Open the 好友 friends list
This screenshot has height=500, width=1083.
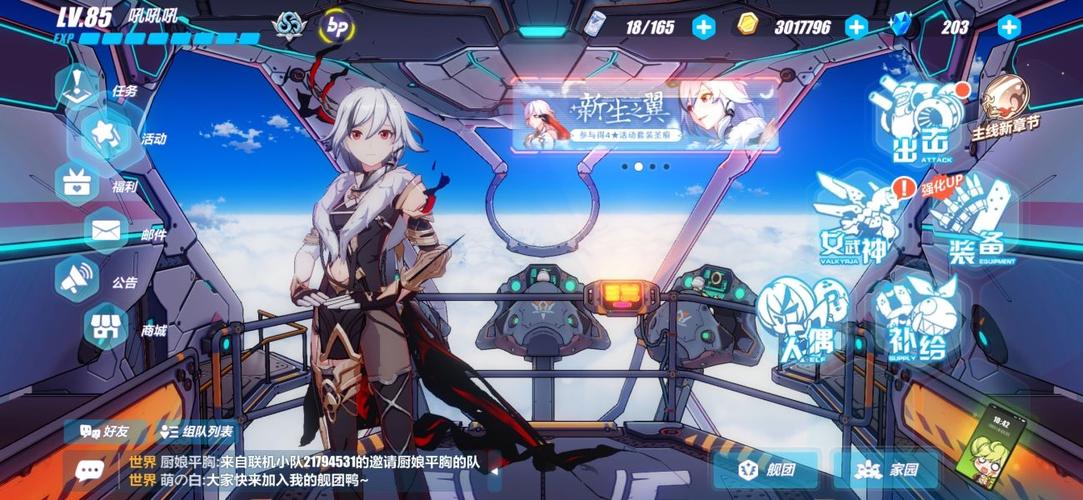pos(105,431)
